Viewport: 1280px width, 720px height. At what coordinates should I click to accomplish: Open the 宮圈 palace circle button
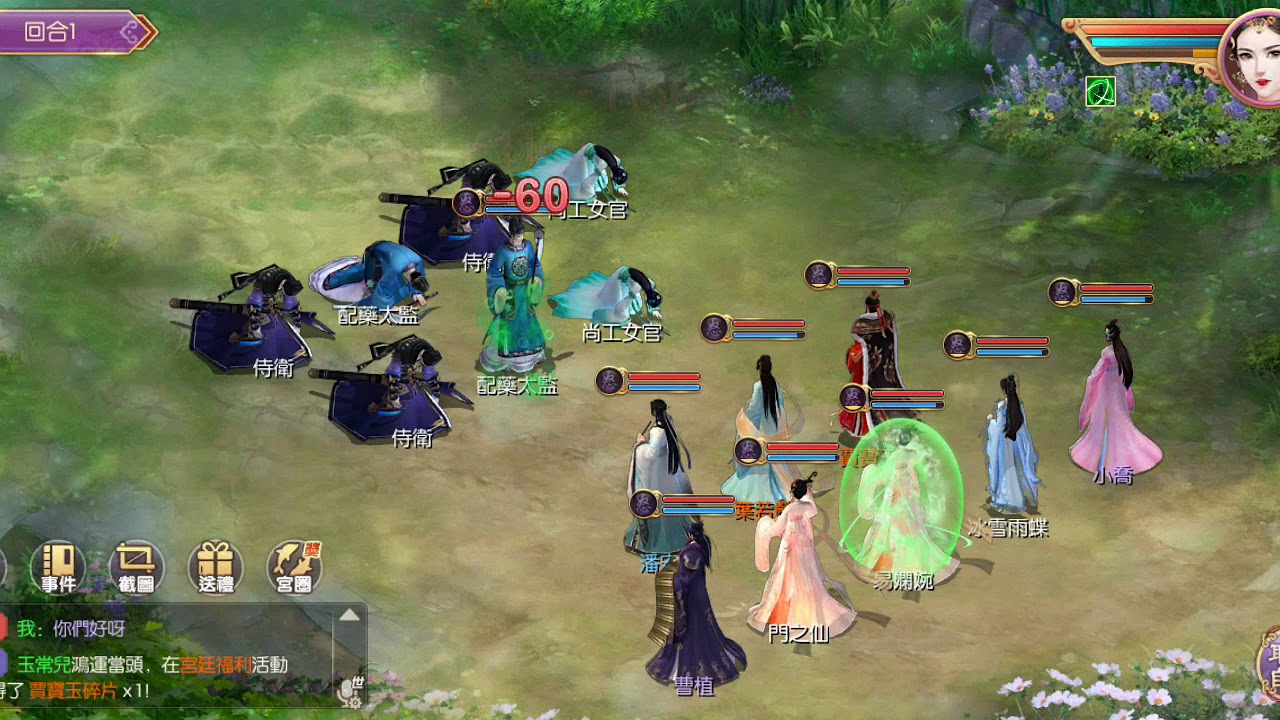294,567
